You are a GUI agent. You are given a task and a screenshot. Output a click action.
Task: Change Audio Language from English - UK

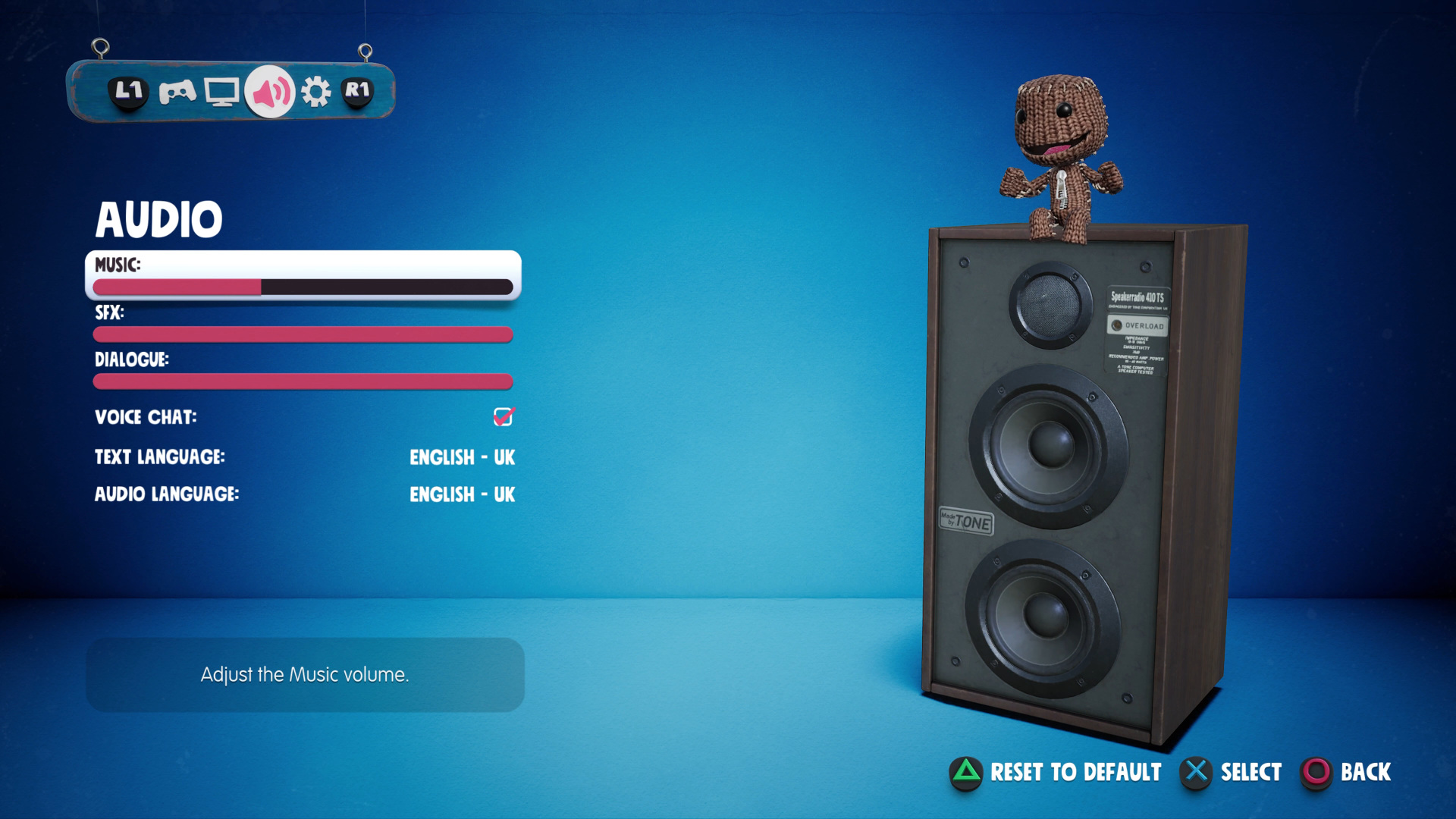[x=462, y=494]
